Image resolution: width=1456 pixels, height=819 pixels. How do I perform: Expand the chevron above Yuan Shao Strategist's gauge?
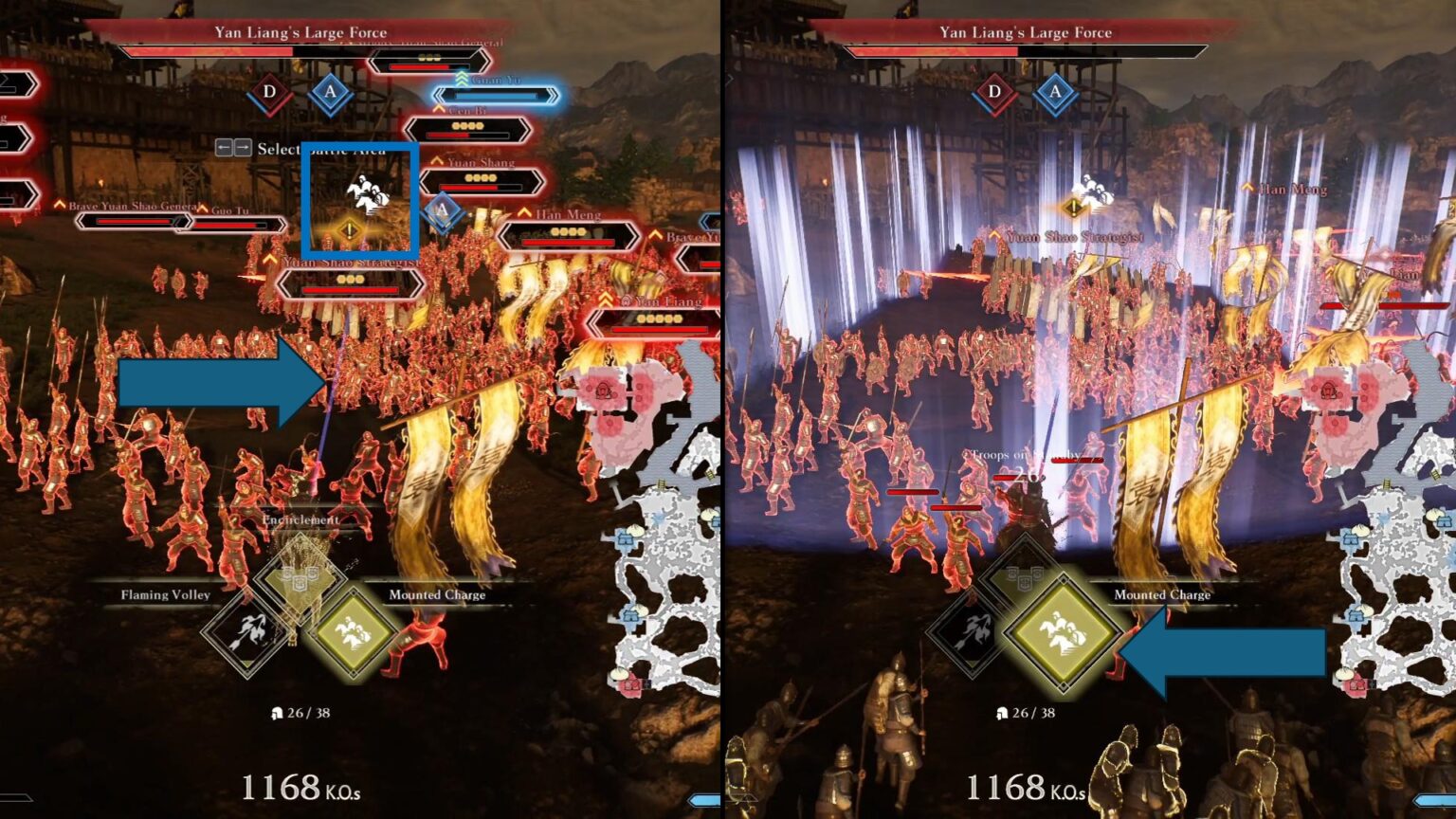(x=270, y=258)
